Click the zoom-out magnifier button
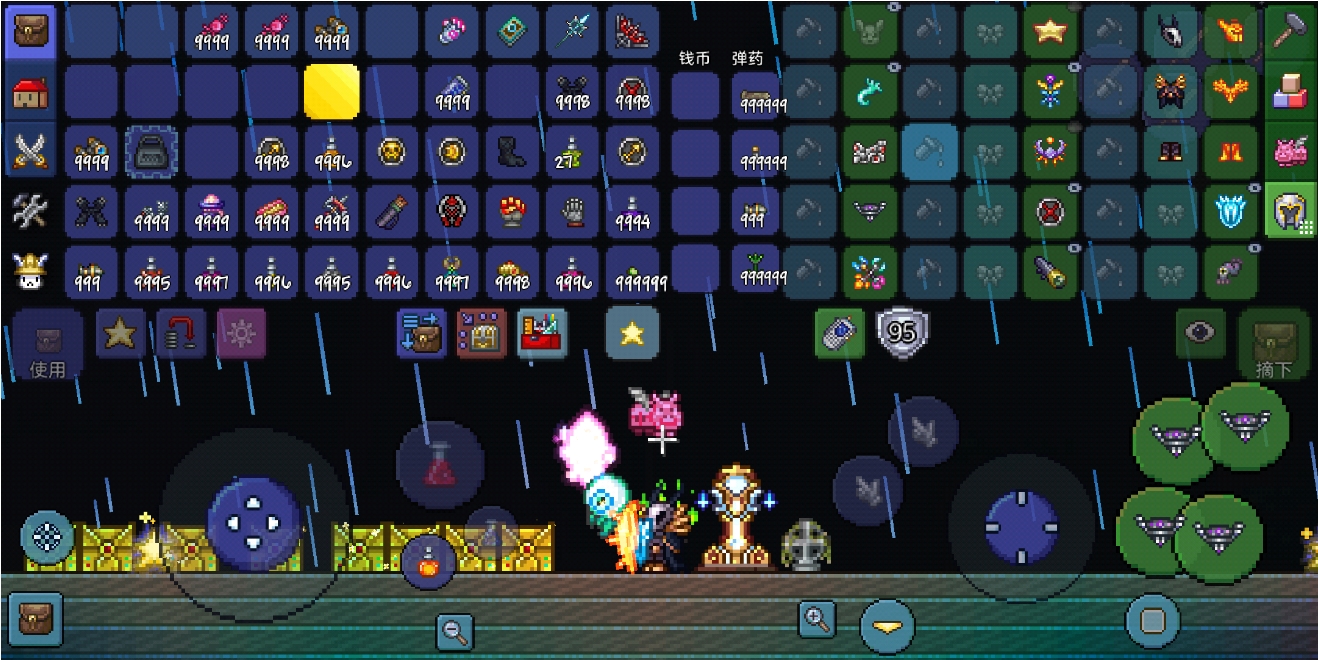This screenshot has height=660, width=1318. pos(454,630)
